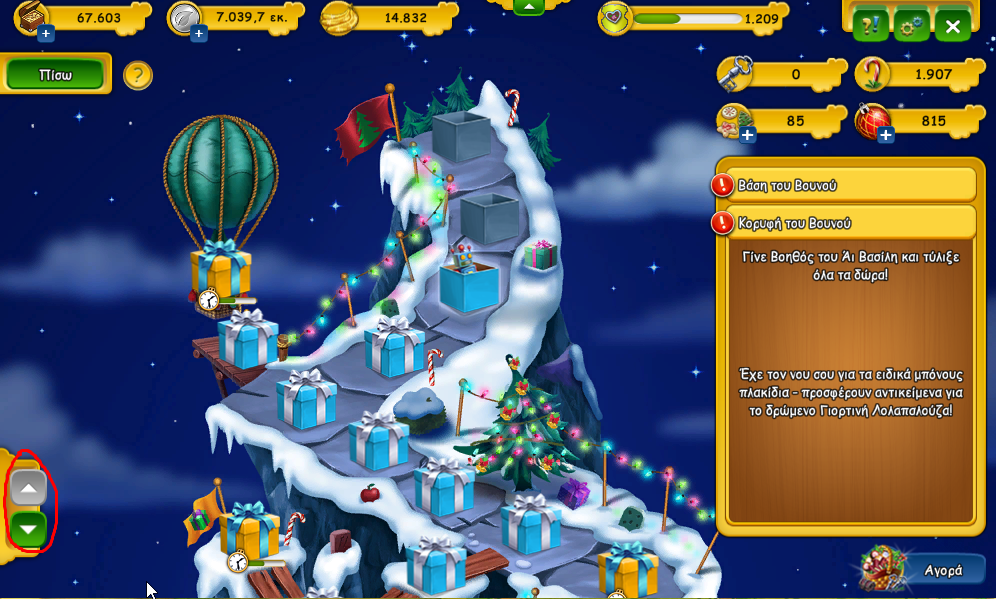Click the green up arrow at top center
Viewport: 996px width, 599px height.
tap(529, 6)
